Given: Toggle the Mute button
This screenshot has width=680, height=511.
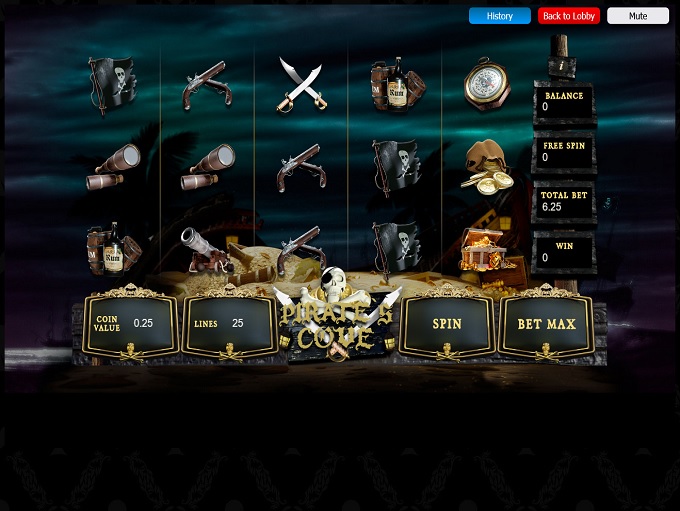Looking at the screenshot, I should pos(637,16).
